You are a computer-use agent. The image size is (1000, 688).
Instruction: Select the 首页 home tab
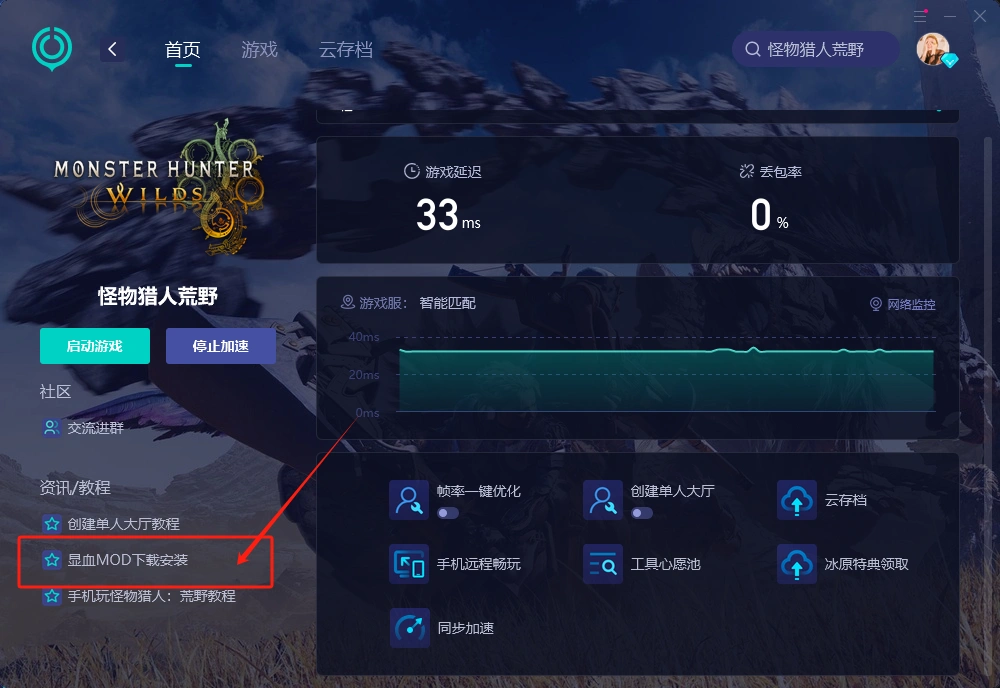point(182,50)
